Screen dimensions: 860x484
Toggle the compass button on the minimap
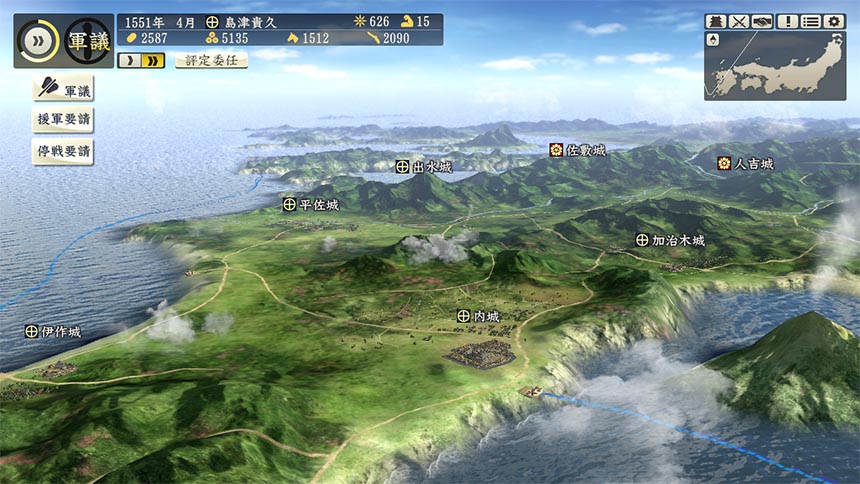pyautogui.click(x=713, y=40)
